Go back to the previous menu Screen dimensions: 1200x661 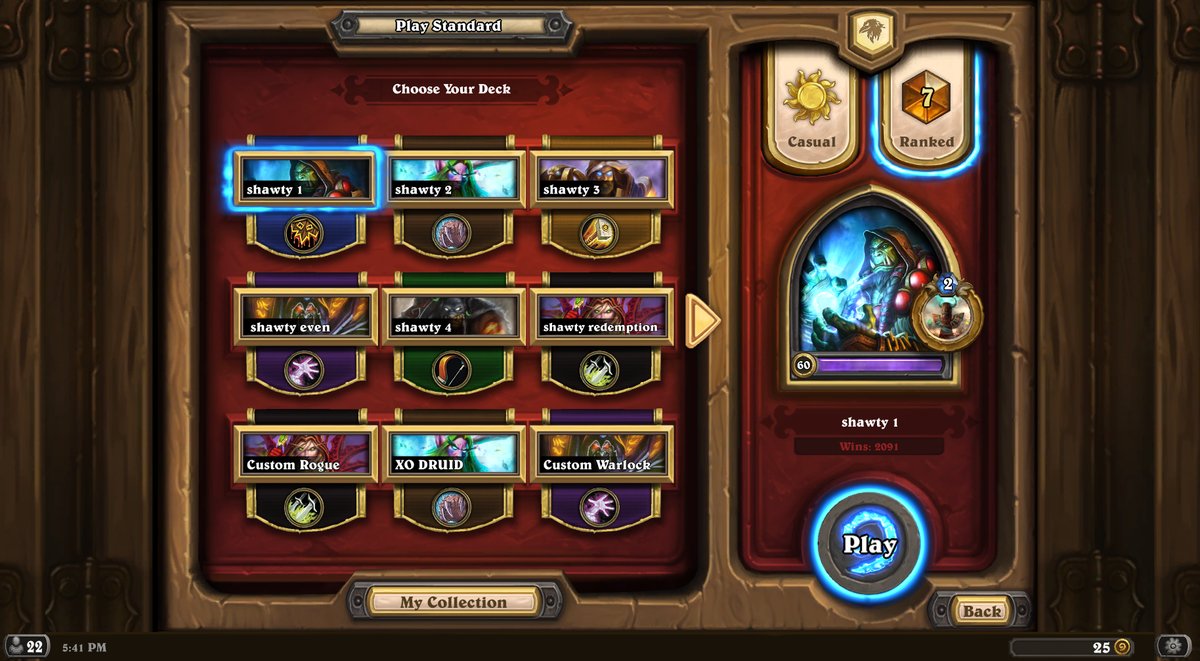[x=981, y=611]
